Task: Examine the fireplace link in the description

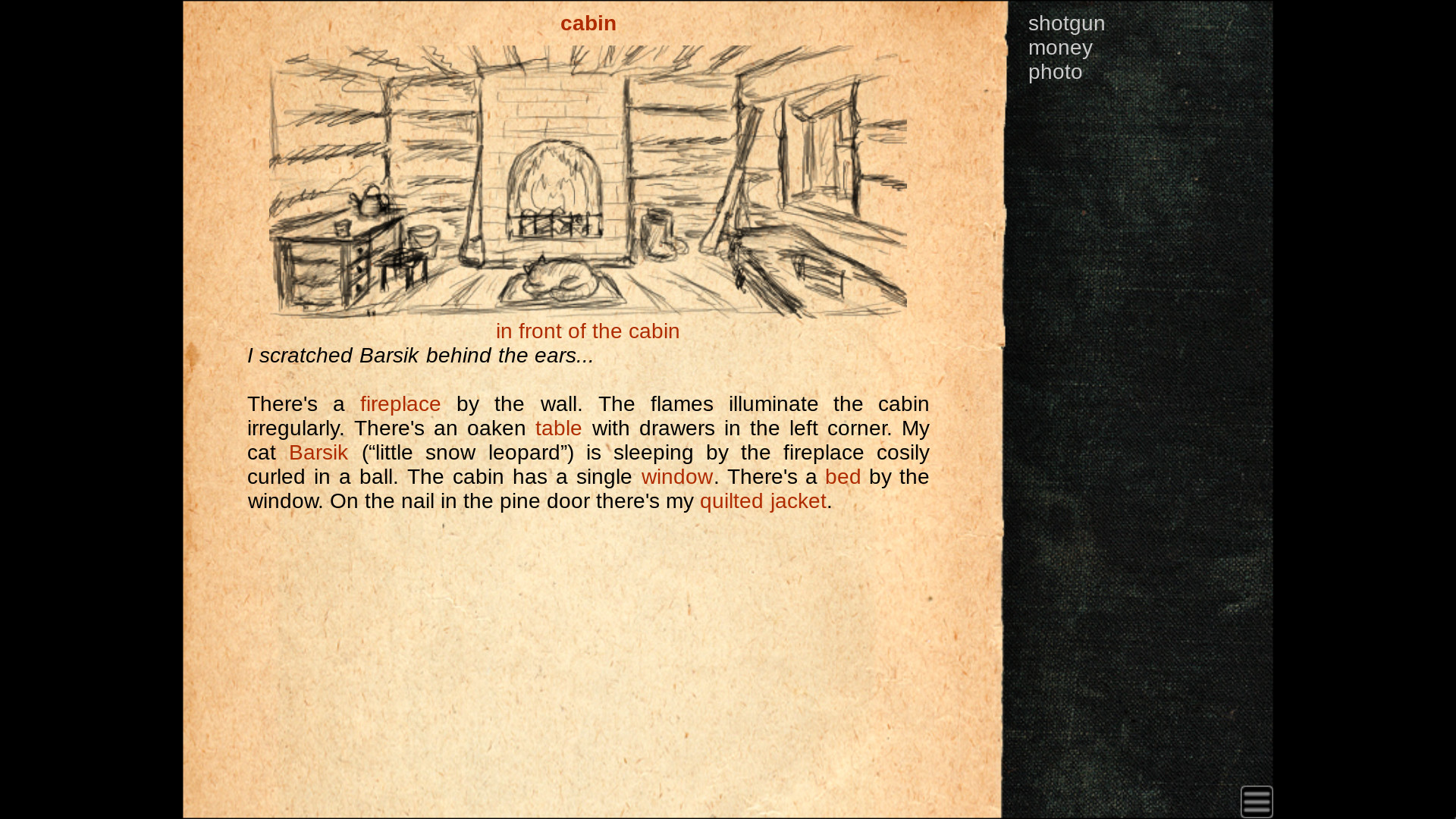Action: point(400,404)
